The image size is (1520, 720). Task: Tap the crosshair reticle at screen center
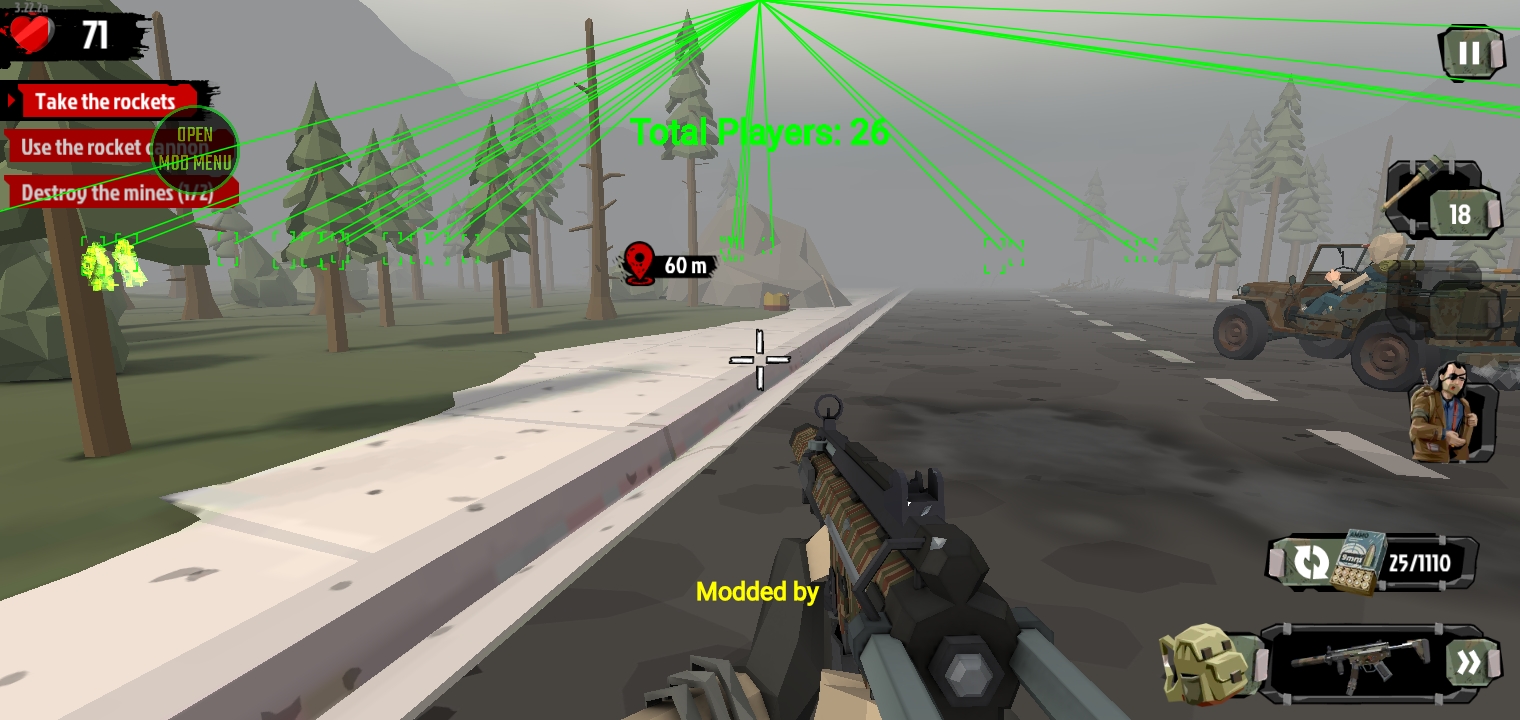point(762,358)
